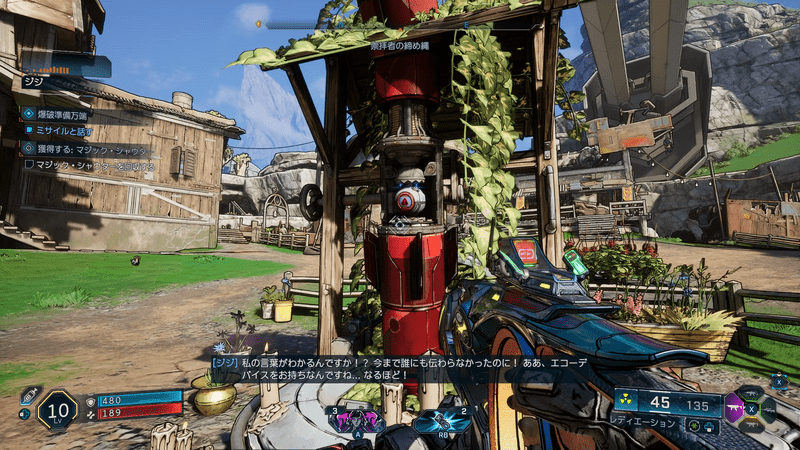
Task: Select the purple equipped weapon slot
Action: pyautogui.click(x=735, y=409)
